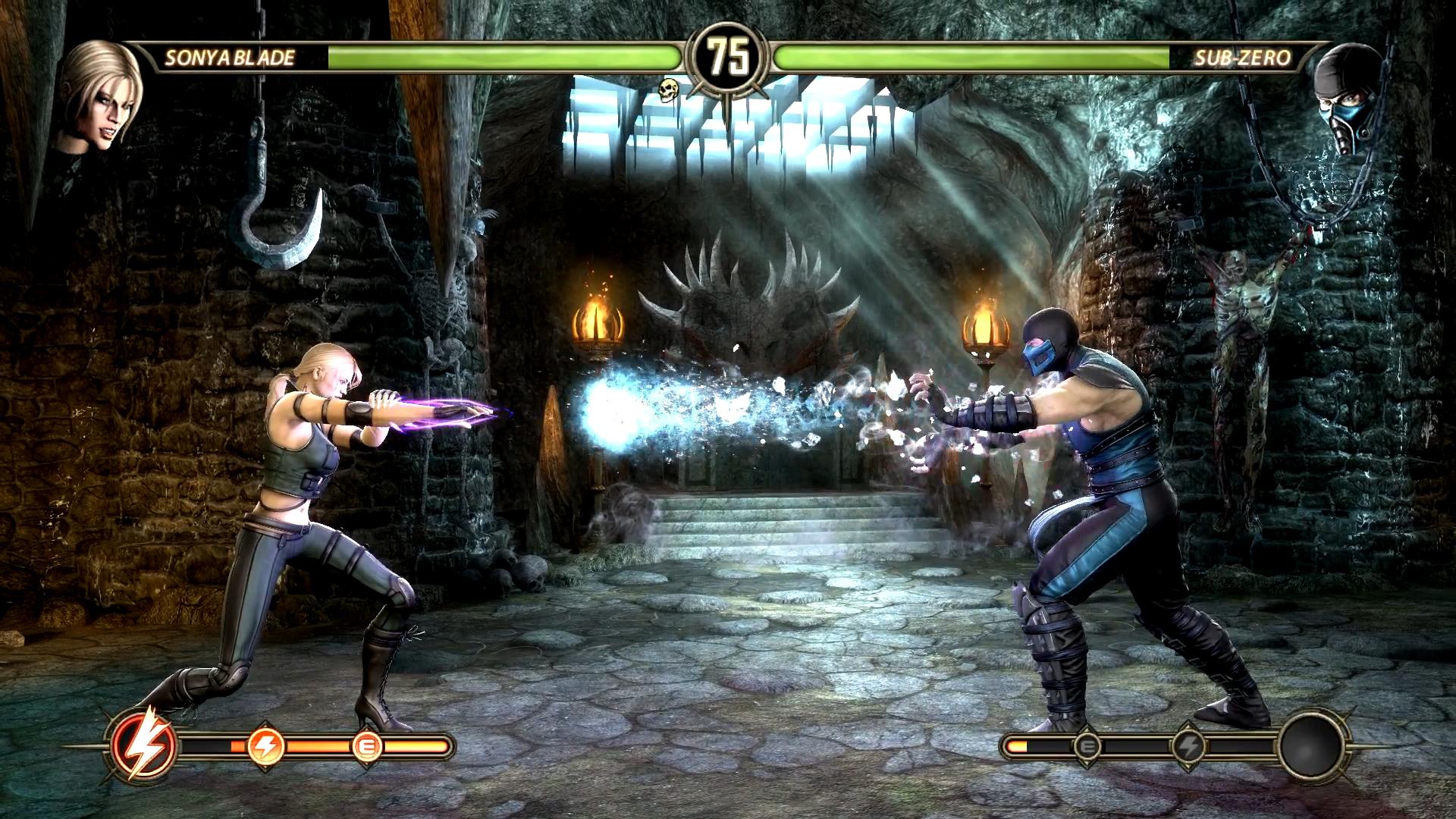Screen dimensions: 1456x819
Task: Select the lit E marker on Sonya's meter
Action: click(x=367, y=747)
